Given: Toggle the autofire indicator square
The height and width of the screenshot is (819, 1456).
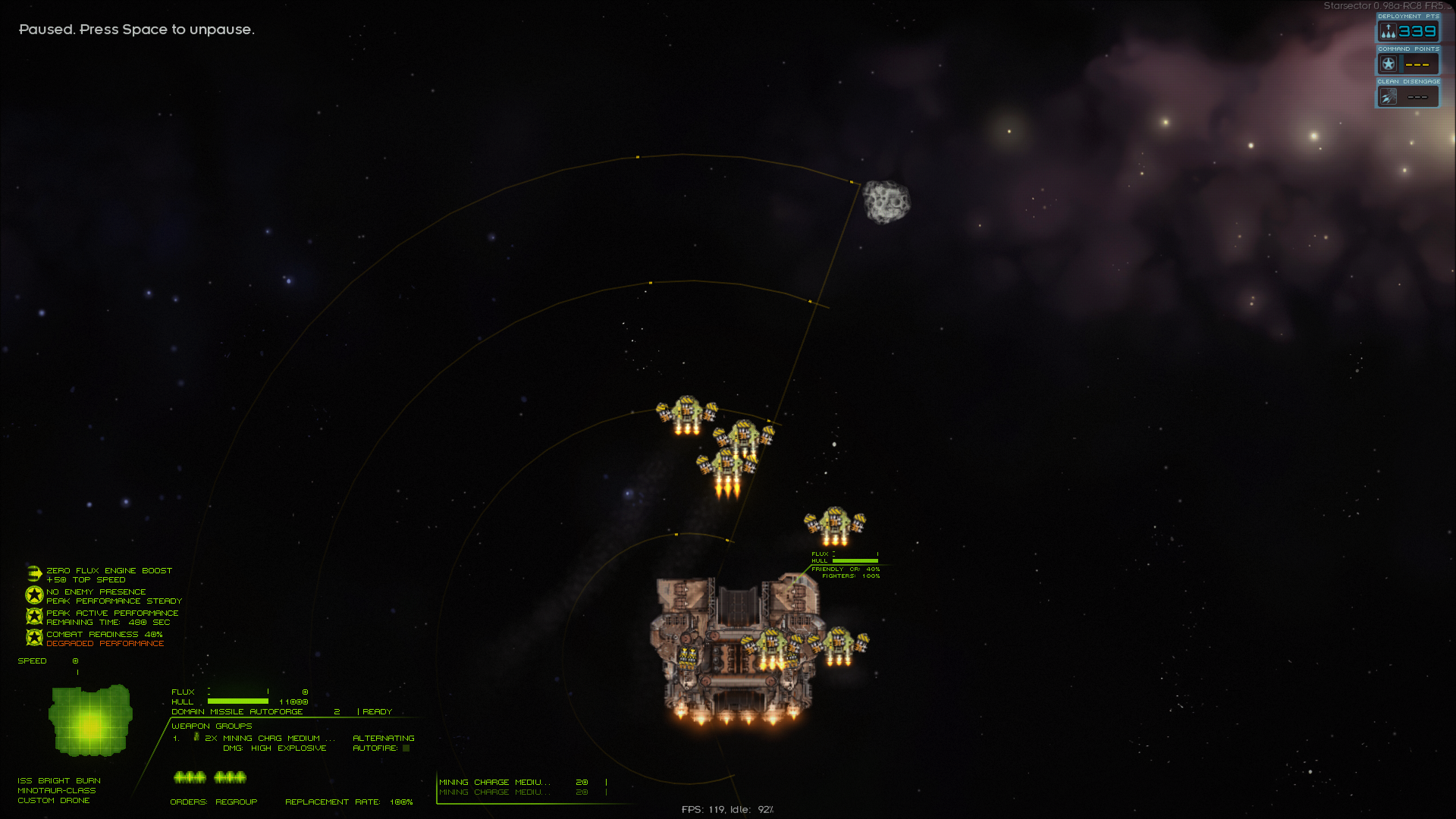Looking at the screenshot, I should [406, 748].
